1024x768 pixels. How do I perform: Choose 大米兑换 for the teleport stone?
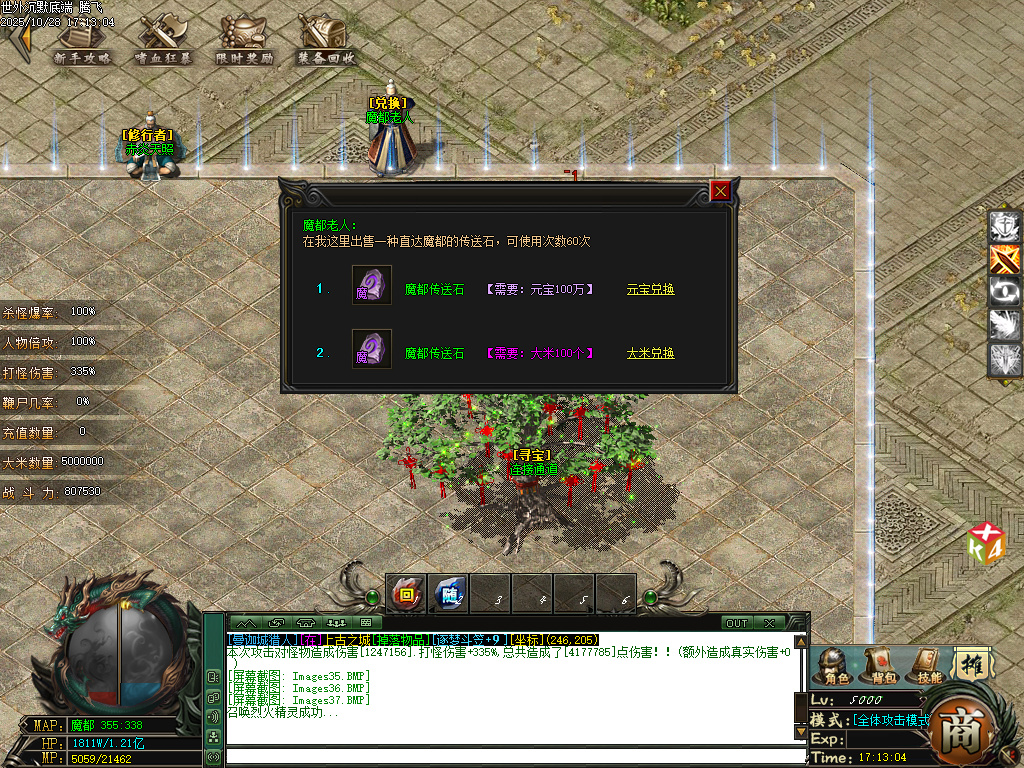(650, 353)
